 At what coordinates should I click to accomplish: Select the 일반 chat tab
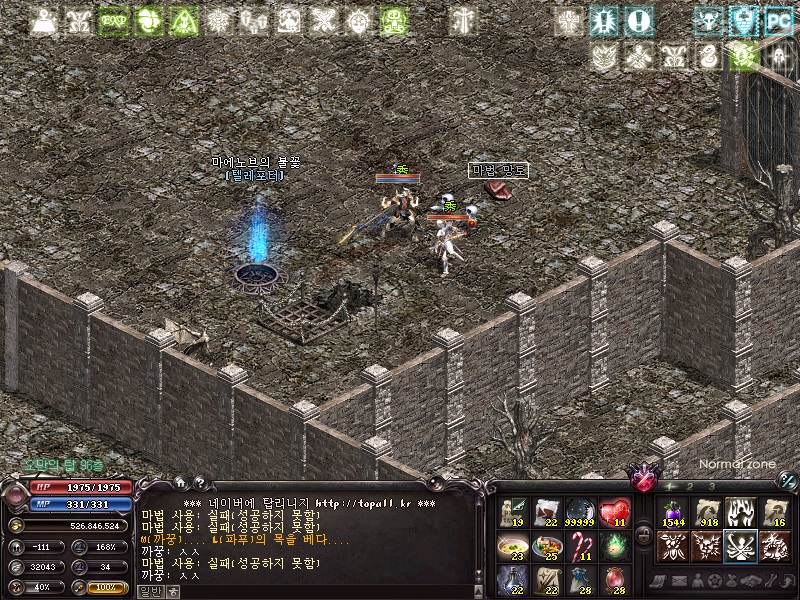click(150, 591)
